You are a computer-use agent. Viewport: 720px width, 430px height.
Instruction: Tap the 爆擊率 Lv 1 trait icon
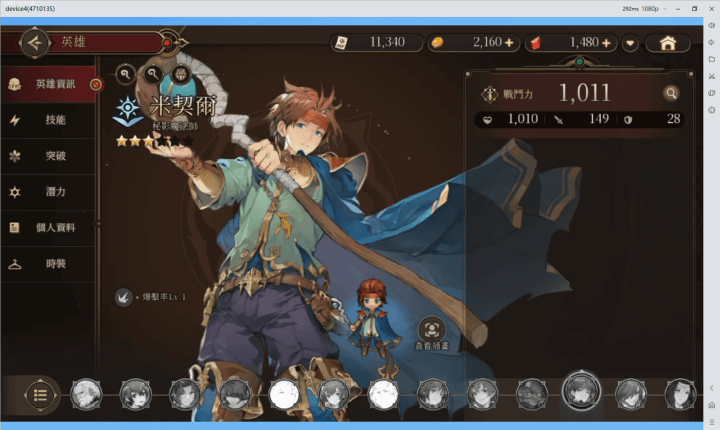[123, 296]
